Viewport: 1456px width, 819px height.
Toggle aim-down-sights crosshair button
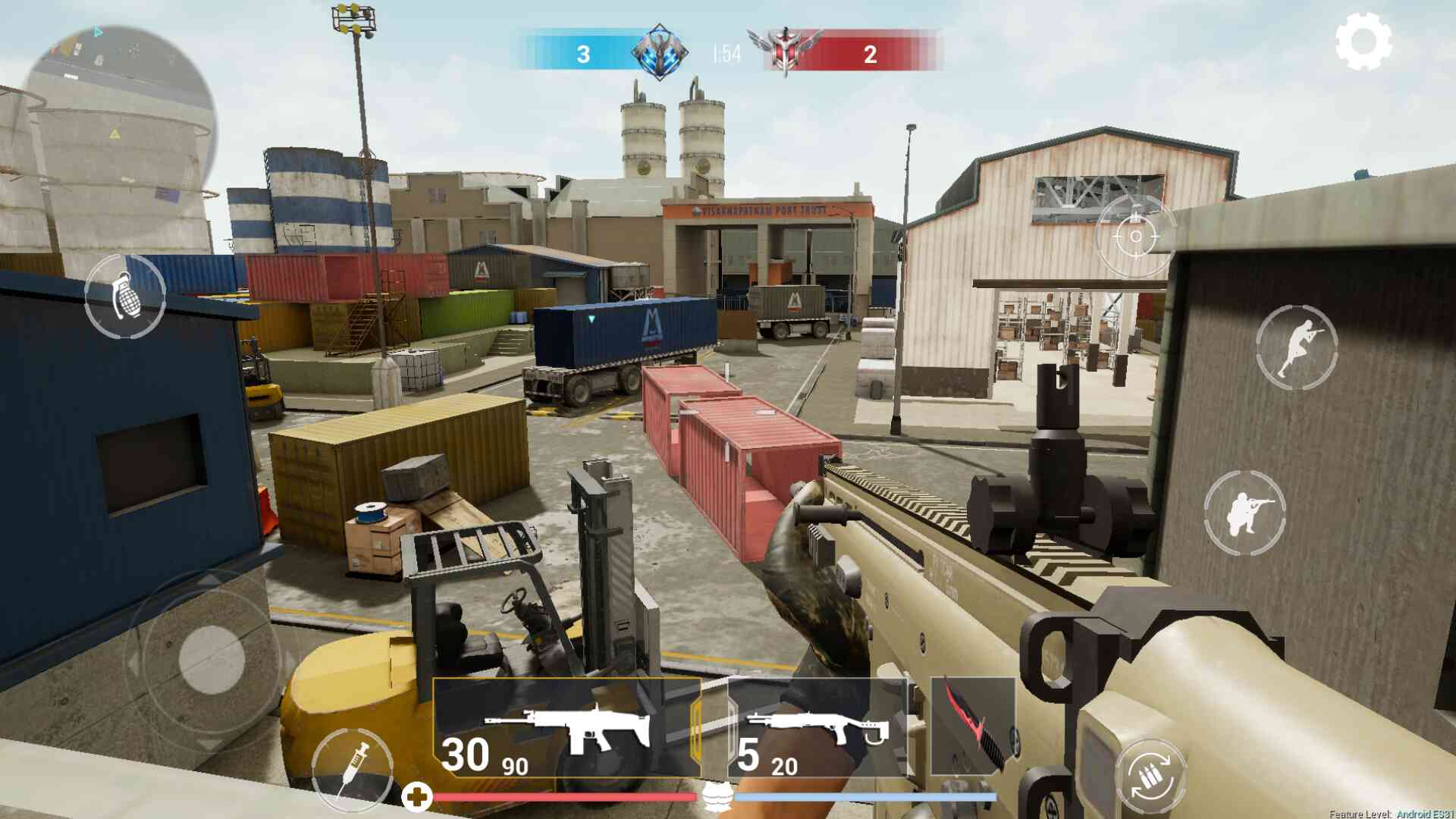coord(1135,236)
